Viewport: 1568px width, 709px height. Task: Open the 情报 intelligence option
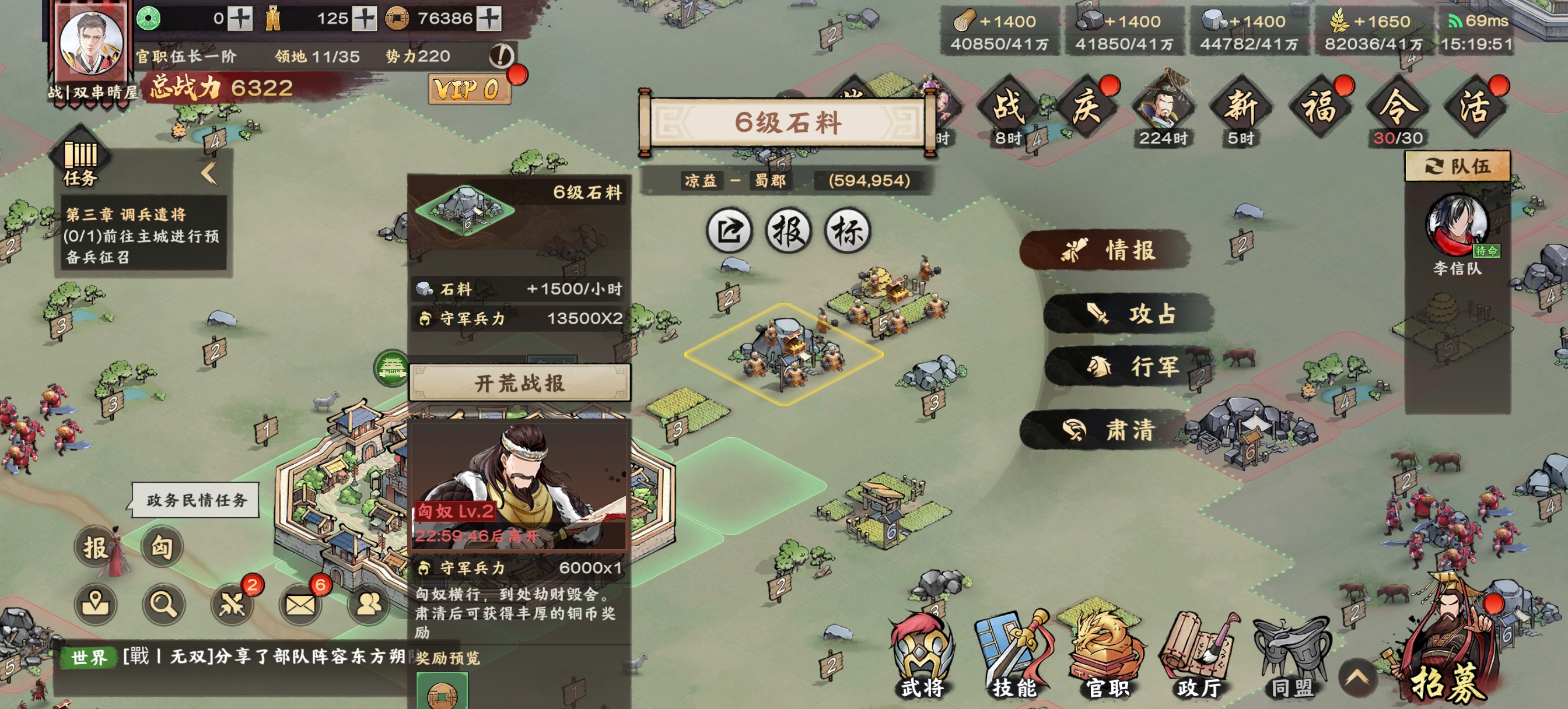pyautogui.click(x=1107, y=250)
